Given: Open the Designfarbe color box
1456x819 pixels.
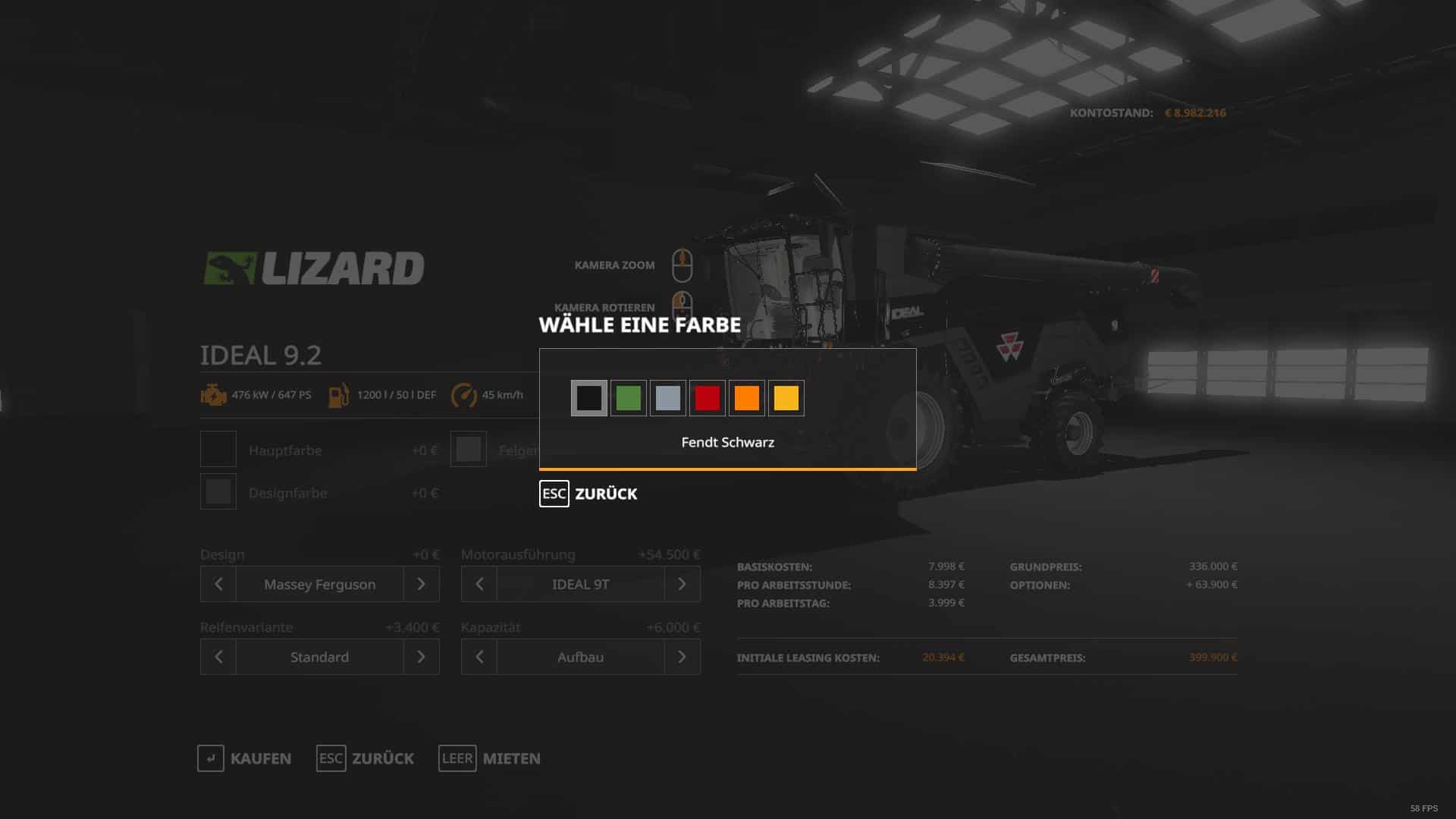Looking at the screenshot, I should (218, 492).
